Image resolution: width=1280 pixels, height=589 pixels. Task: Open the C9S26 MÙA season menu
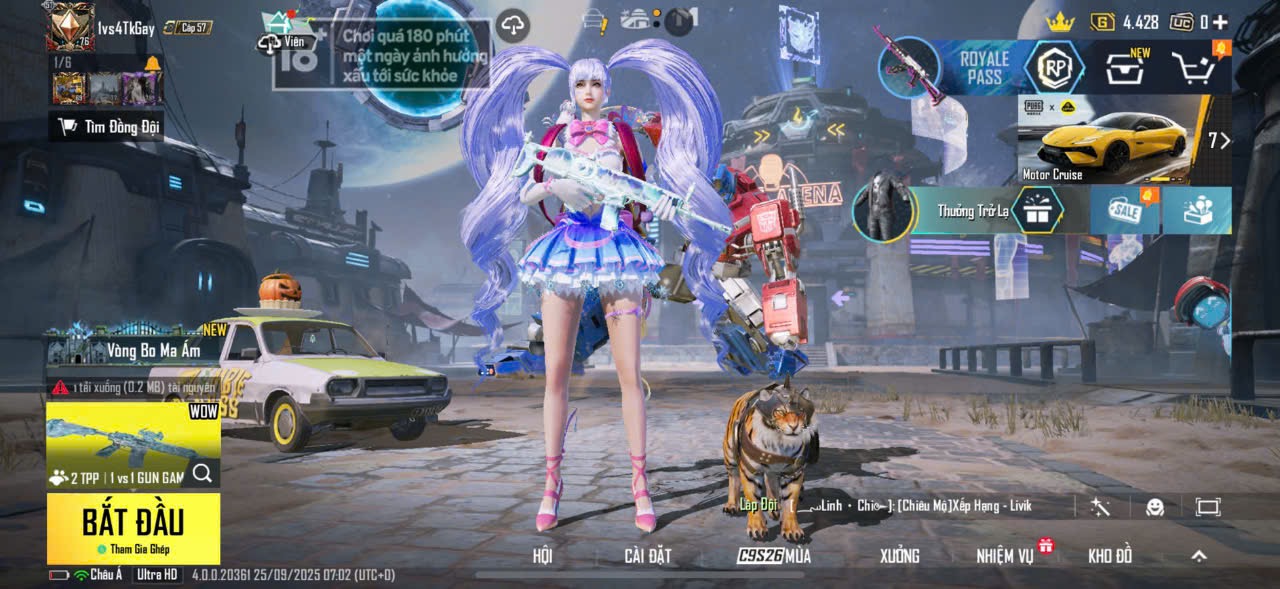pos(774,556)
